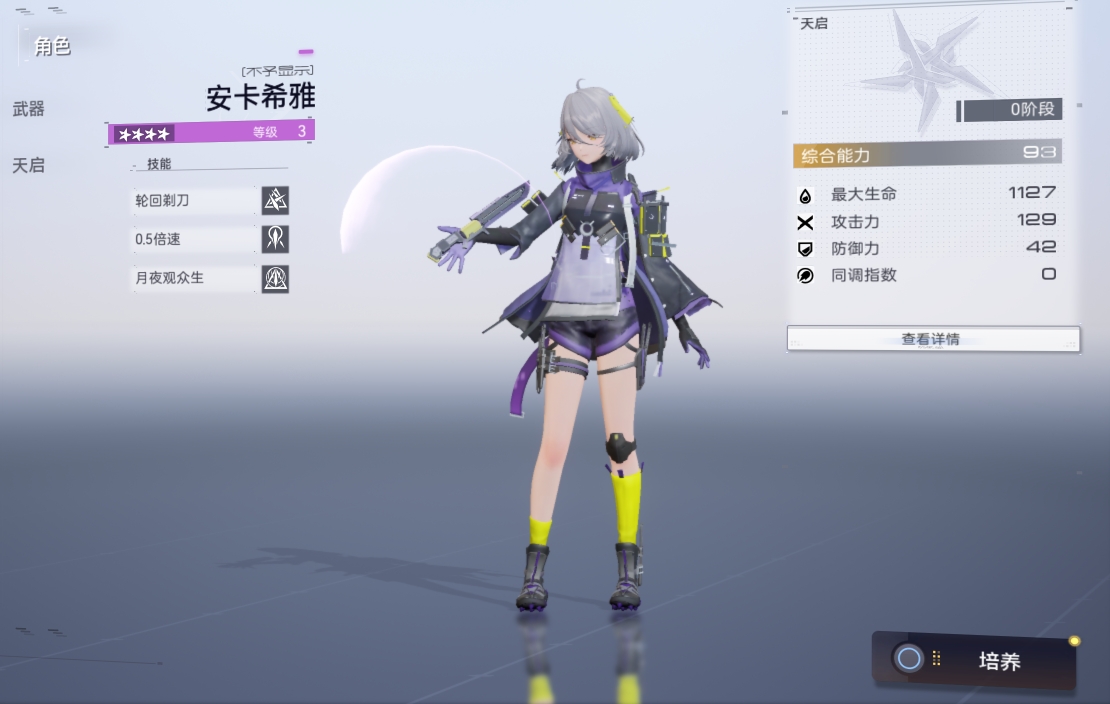Image resolution: width=1110 pixels, height=704 pixels.
Task: Click the 查看详情 button
Action: tap(932, 339)
